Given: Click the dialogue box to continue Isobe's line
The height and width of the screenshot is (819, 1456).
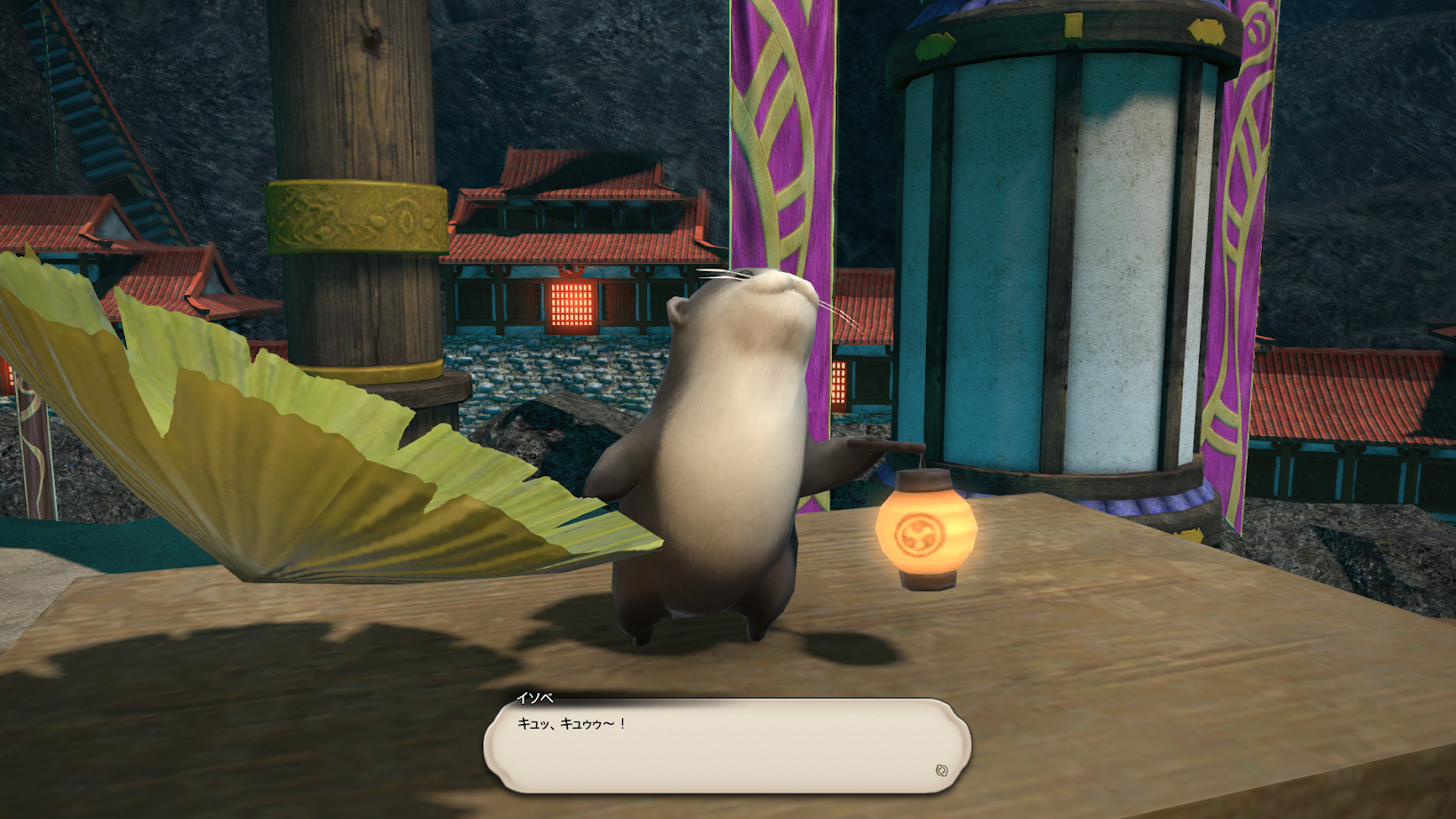Looking at the screenshot, I should [727, 745].
